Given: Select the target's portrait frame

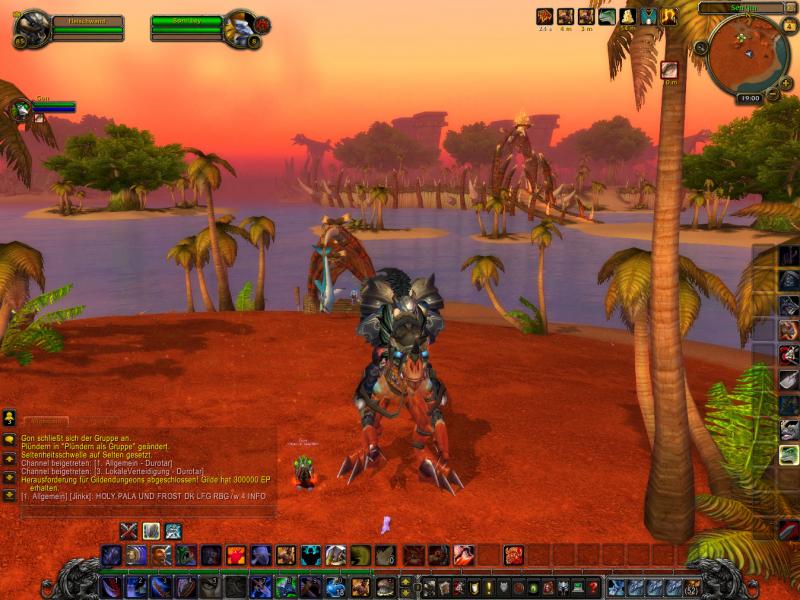Looking at the screenshot, I should [240, 27].
